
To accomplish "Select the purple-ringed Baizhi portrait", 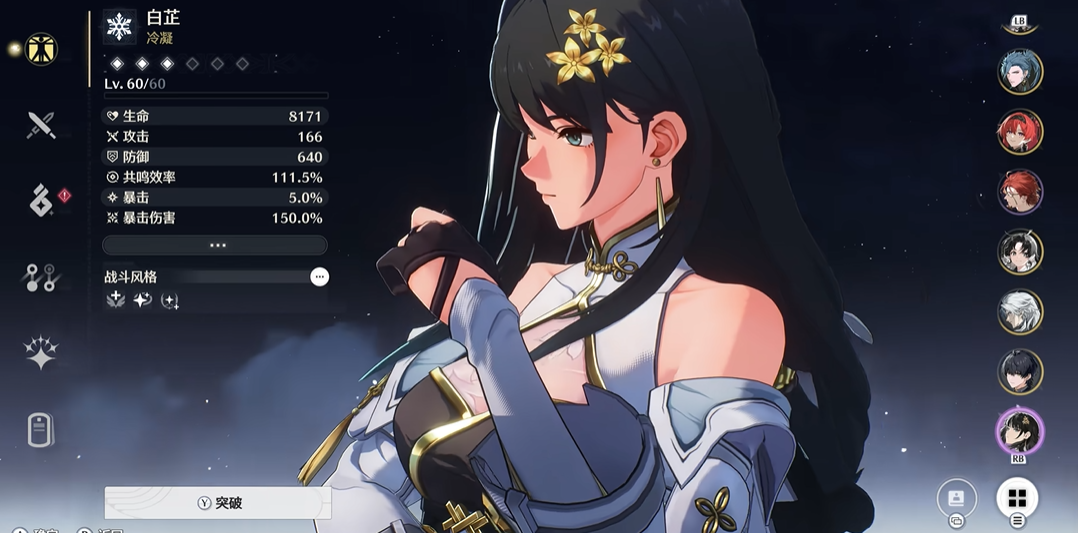I will tap(1020, 431).
